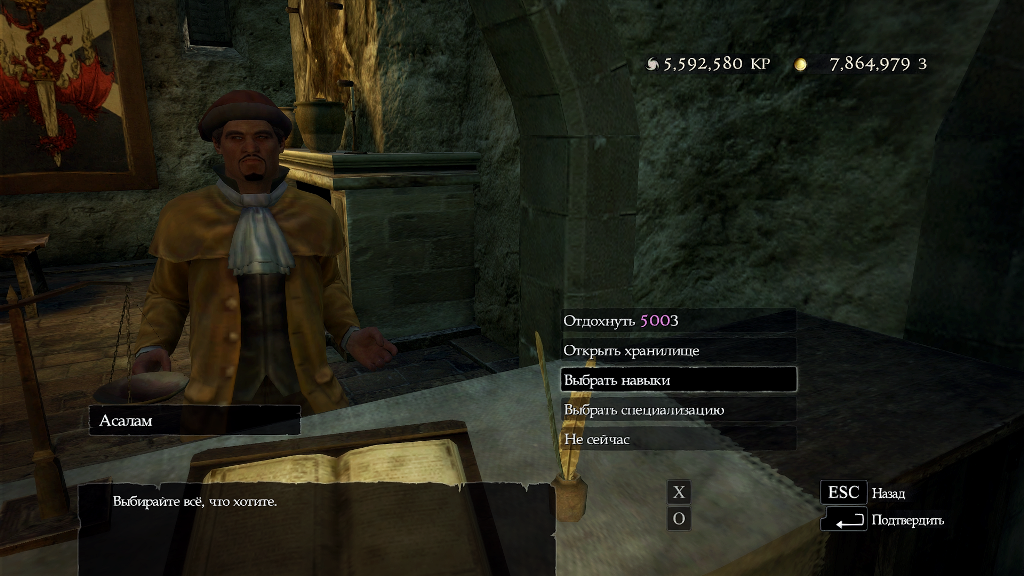Pick Выбрать специализацию menu entry
1024x576 pixels.
[x=677, y=410]
